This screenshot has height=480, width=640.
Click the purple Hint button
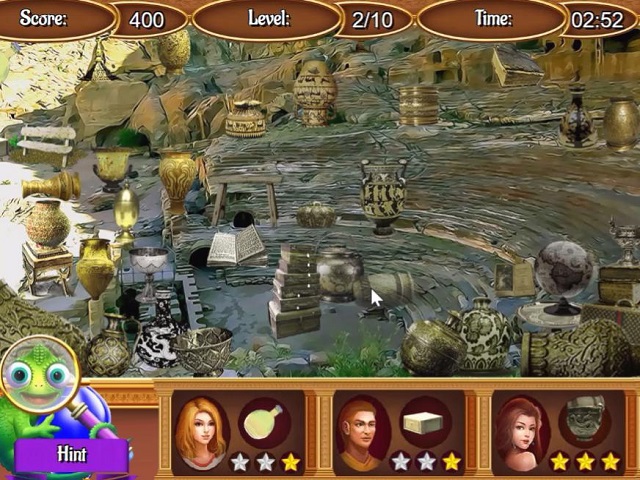(x=71, y=454)
